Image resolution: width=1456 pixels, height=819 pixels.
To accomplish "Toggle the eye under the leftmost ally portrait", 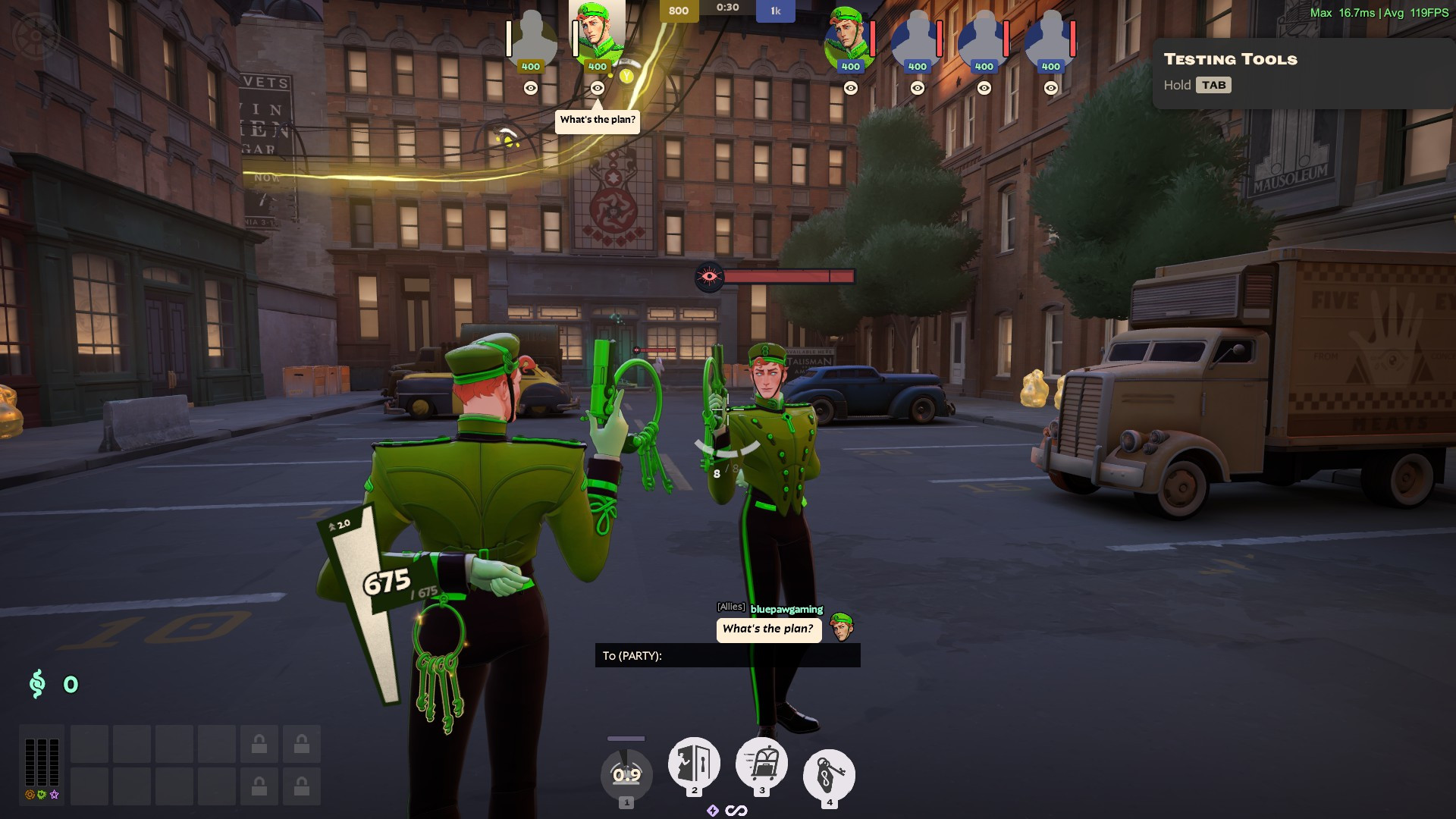I will [531, 88].
